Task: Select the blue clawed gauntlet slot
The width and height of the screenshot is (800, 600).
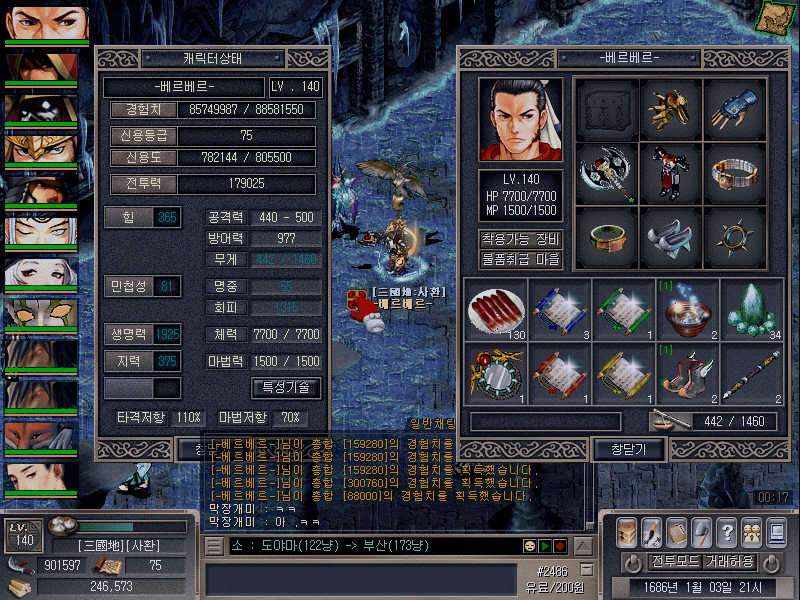Action: [x=735, y=108]
